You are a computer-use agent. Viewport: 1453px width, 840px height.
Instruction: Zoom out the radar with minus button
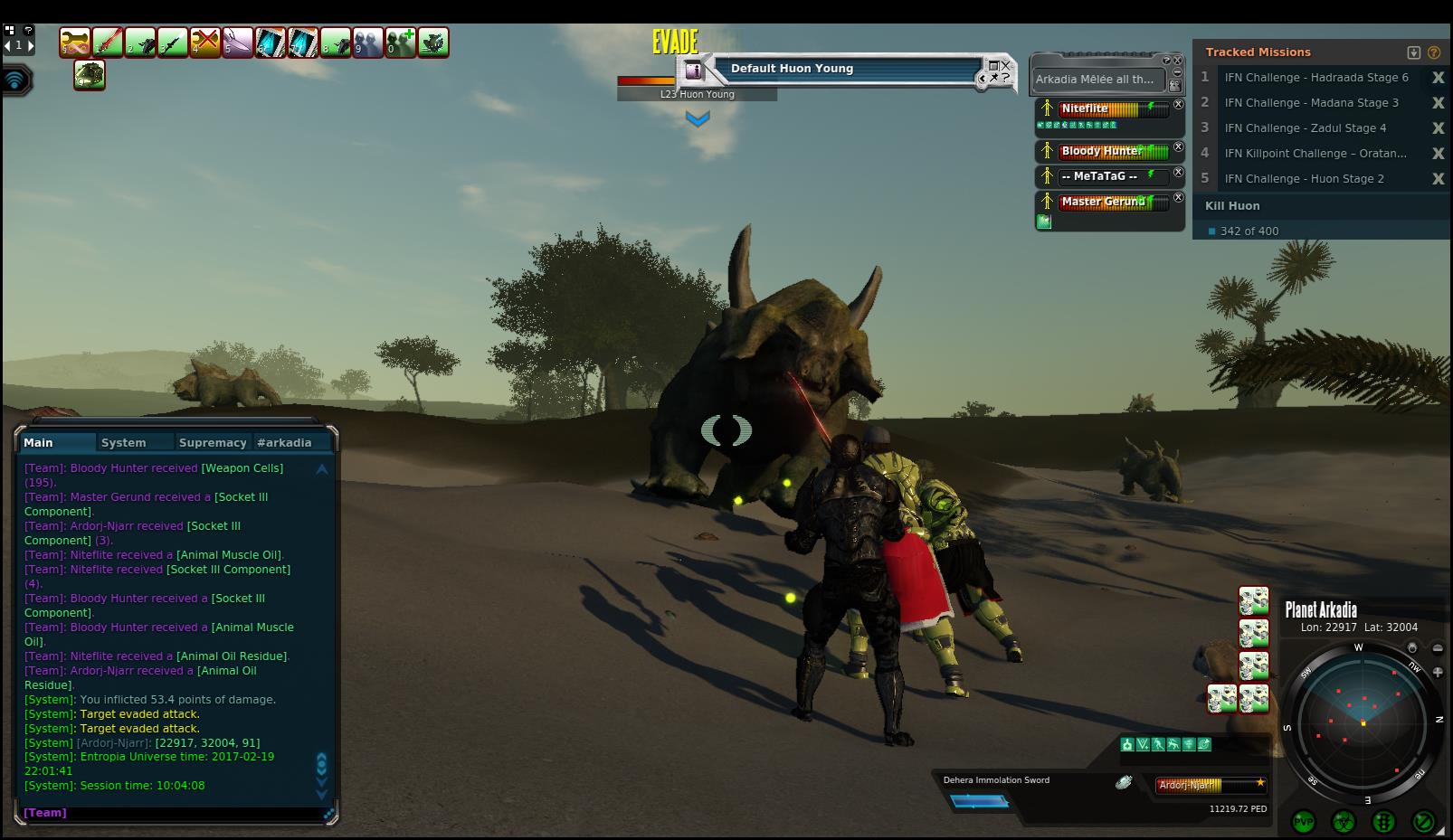point(1438,648)
